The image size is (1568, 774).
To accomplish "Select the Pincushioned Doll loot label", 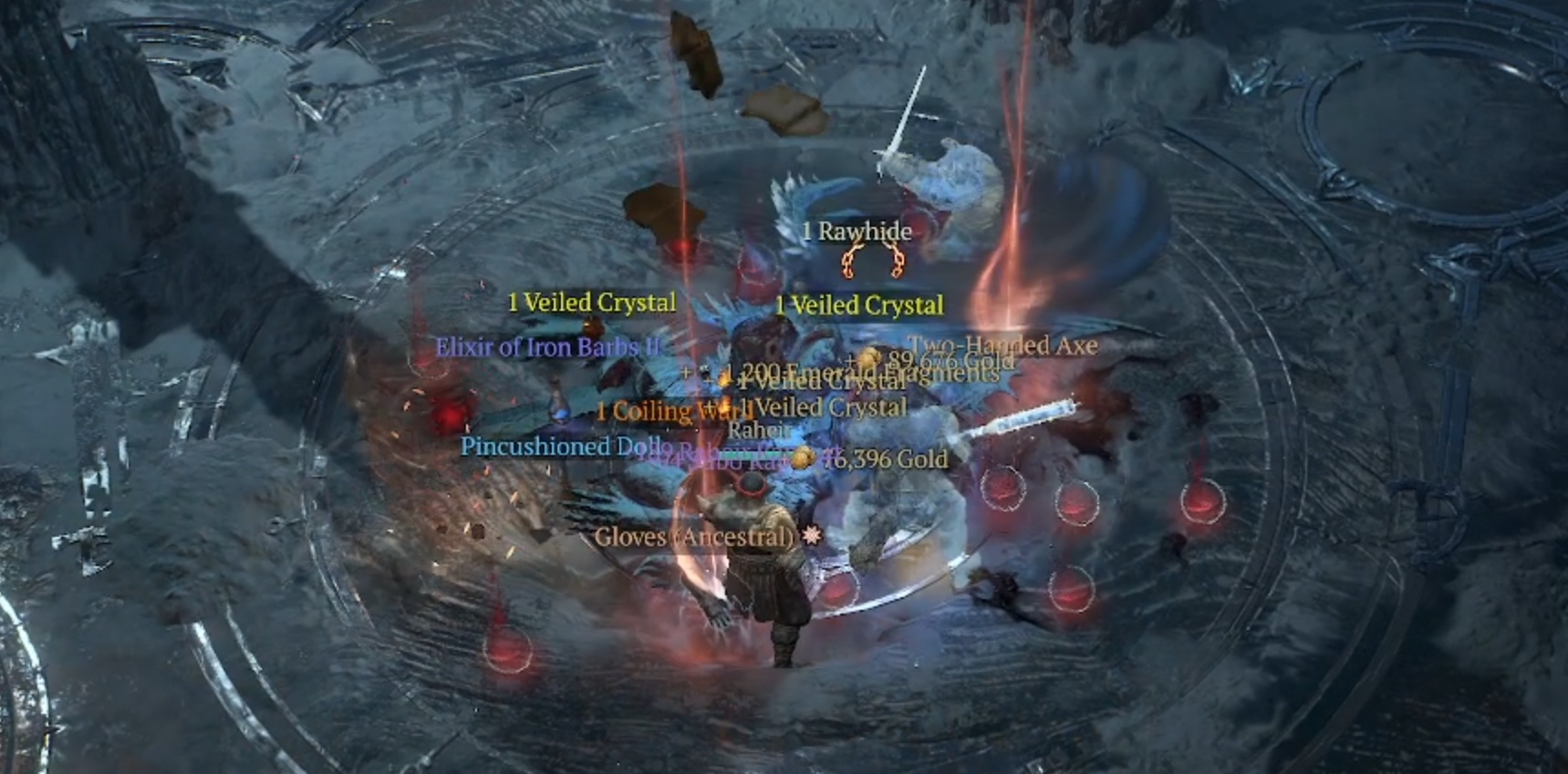I will pyautogui.click(x=563, y=447).
